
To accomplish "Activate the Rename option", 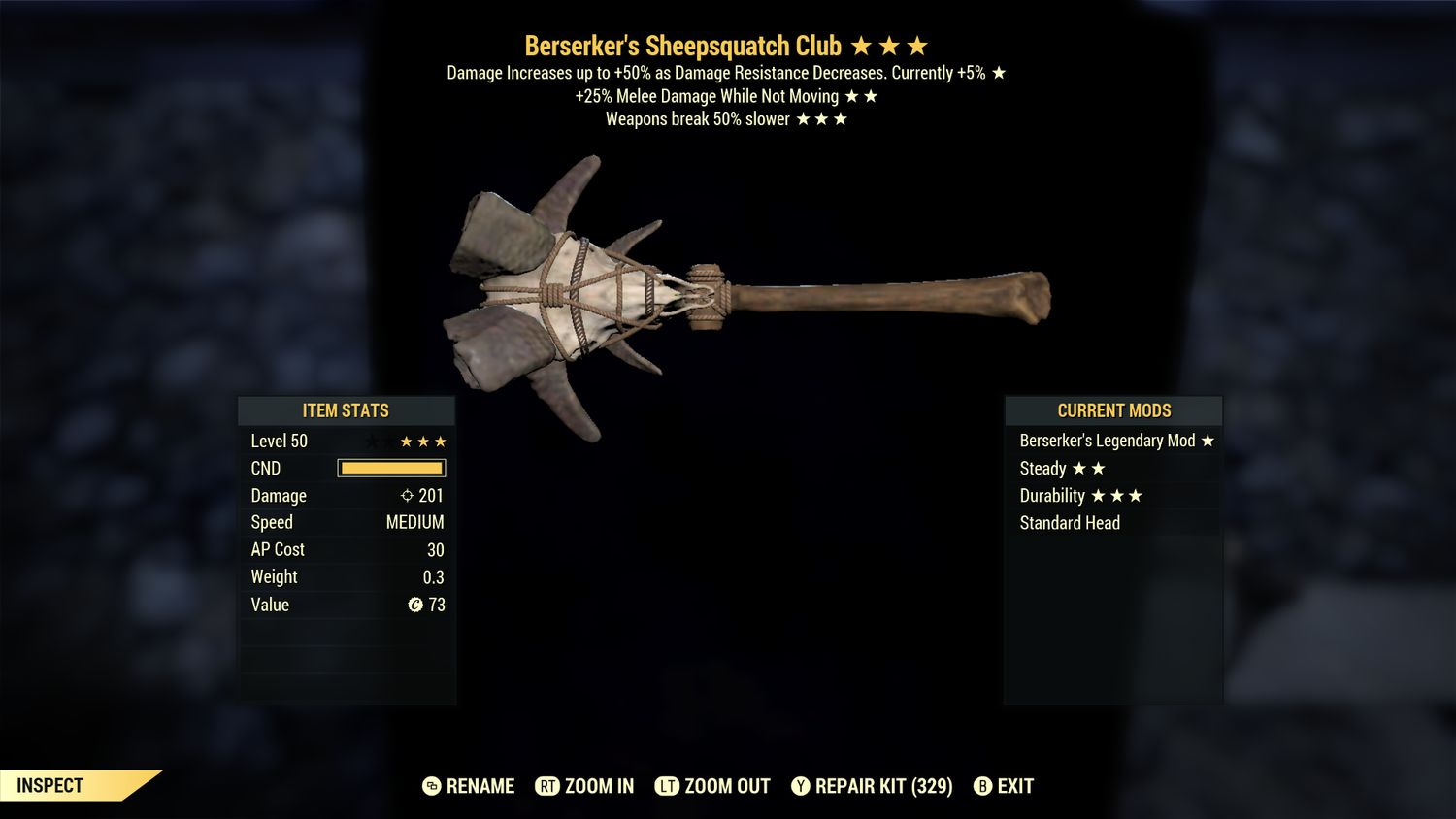I will (x=479, y=786).
